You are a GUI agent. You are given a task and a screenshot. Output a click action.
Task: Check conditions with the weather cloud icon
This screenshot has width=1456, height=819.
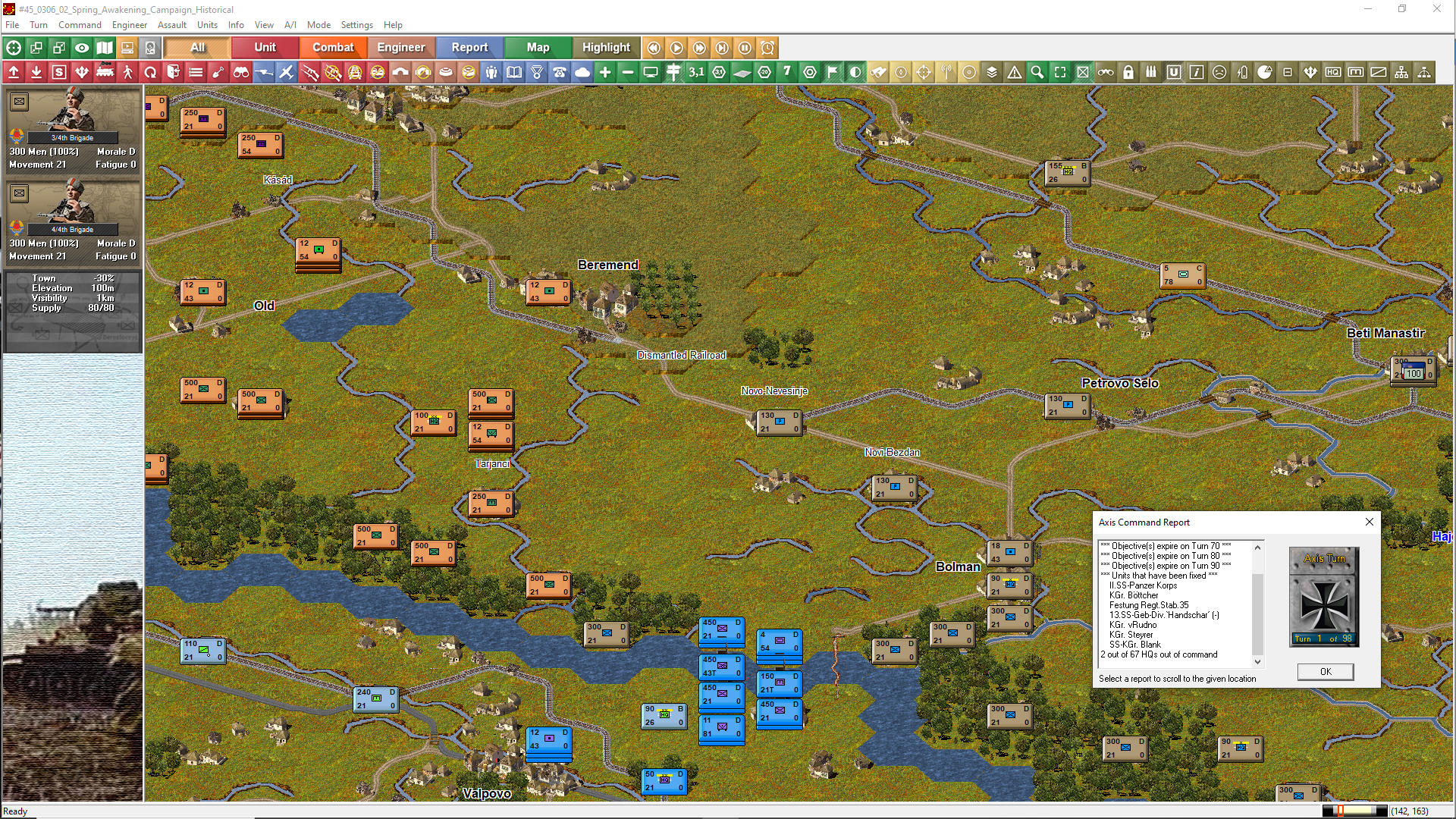(x=582, y=72)
